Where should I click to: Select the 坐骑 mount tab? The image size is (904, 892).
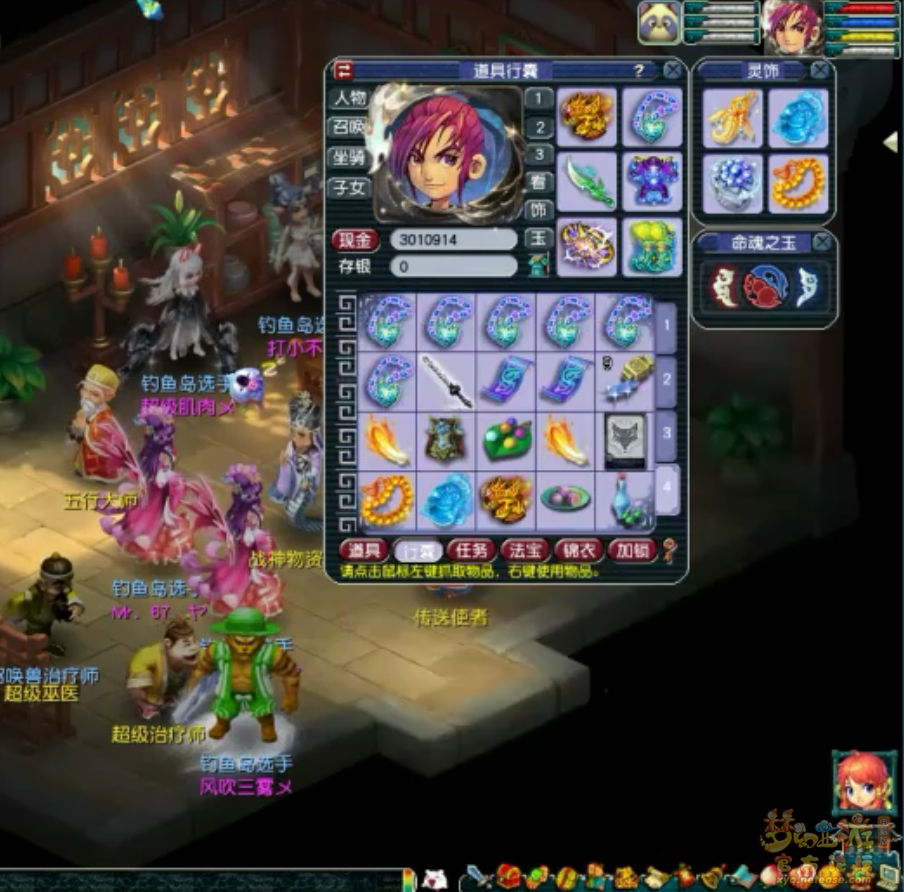(350, 158)
